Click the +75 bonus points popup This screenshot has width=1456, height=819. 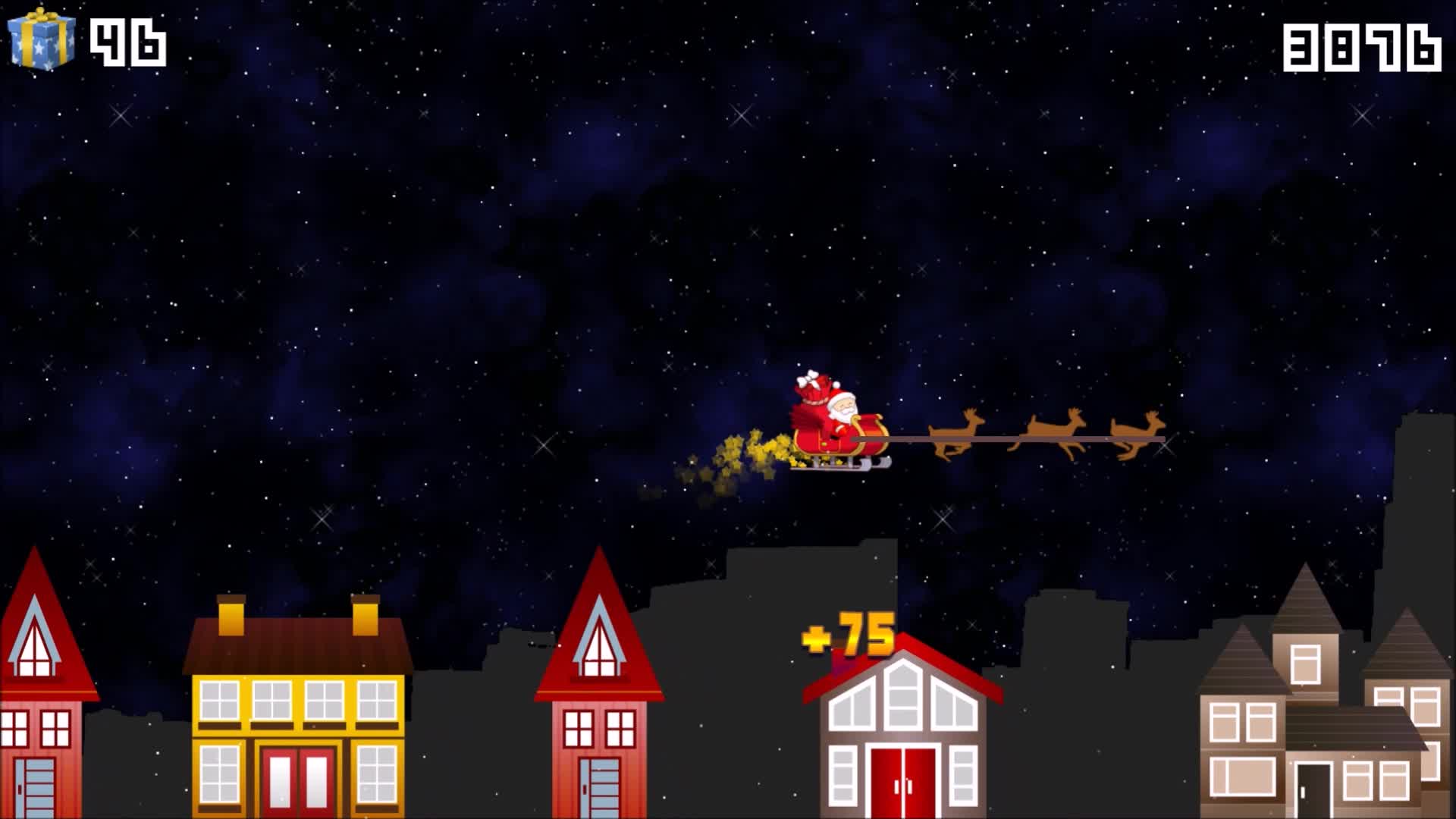coord(849,633)
